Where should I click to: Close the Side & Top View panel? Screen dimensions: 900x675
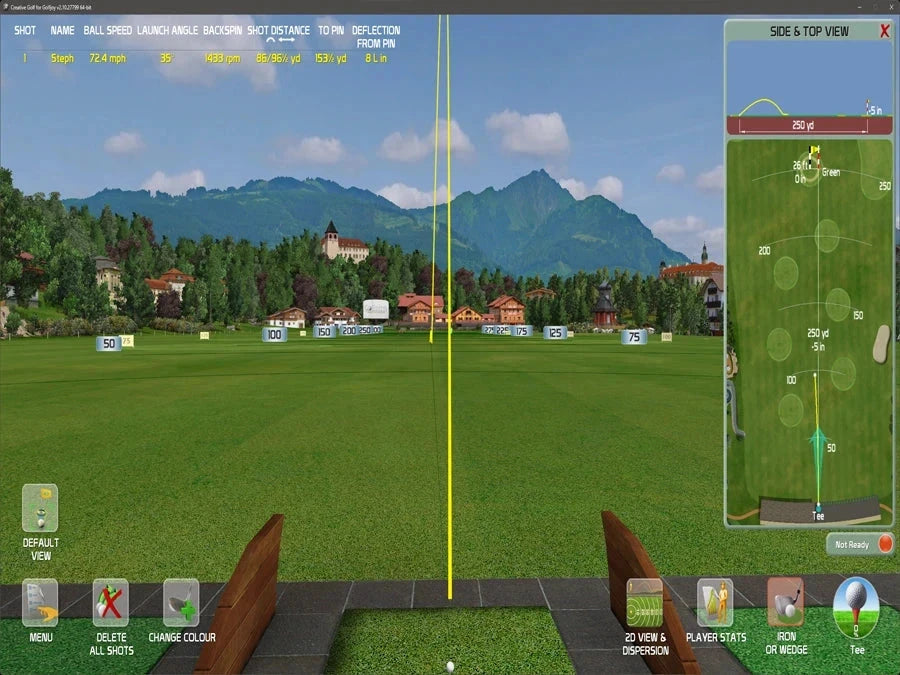point(884,31)
